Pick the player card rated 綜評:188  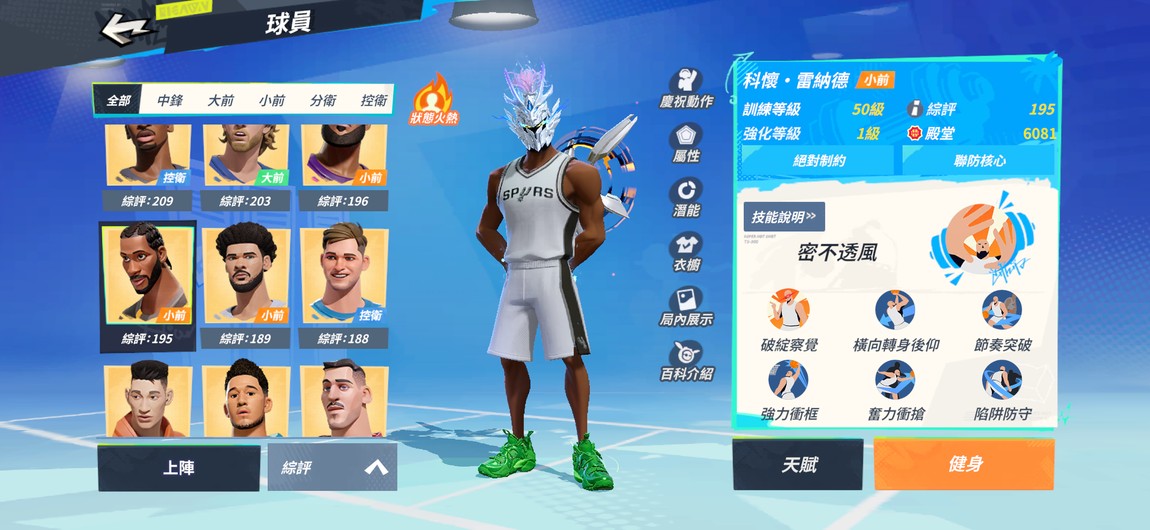pos(344,286)
